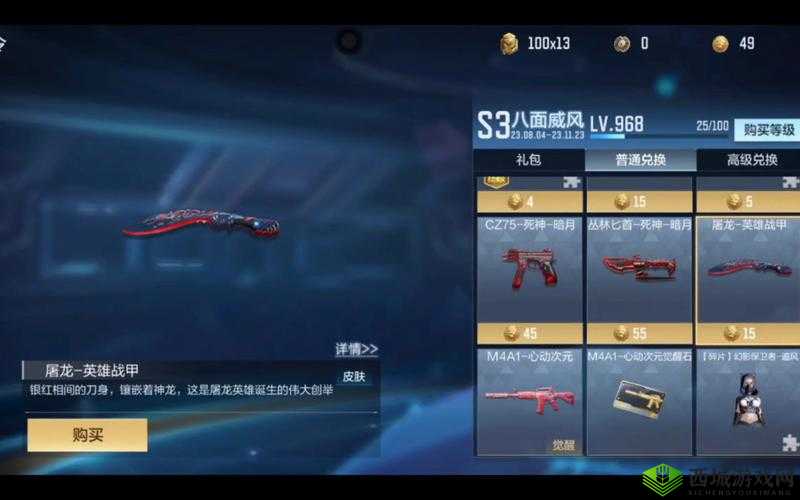Choose the 丛林匕首-死神-暗月 knife item
Screen dimensions: 800x500
[x=639, y=268]
